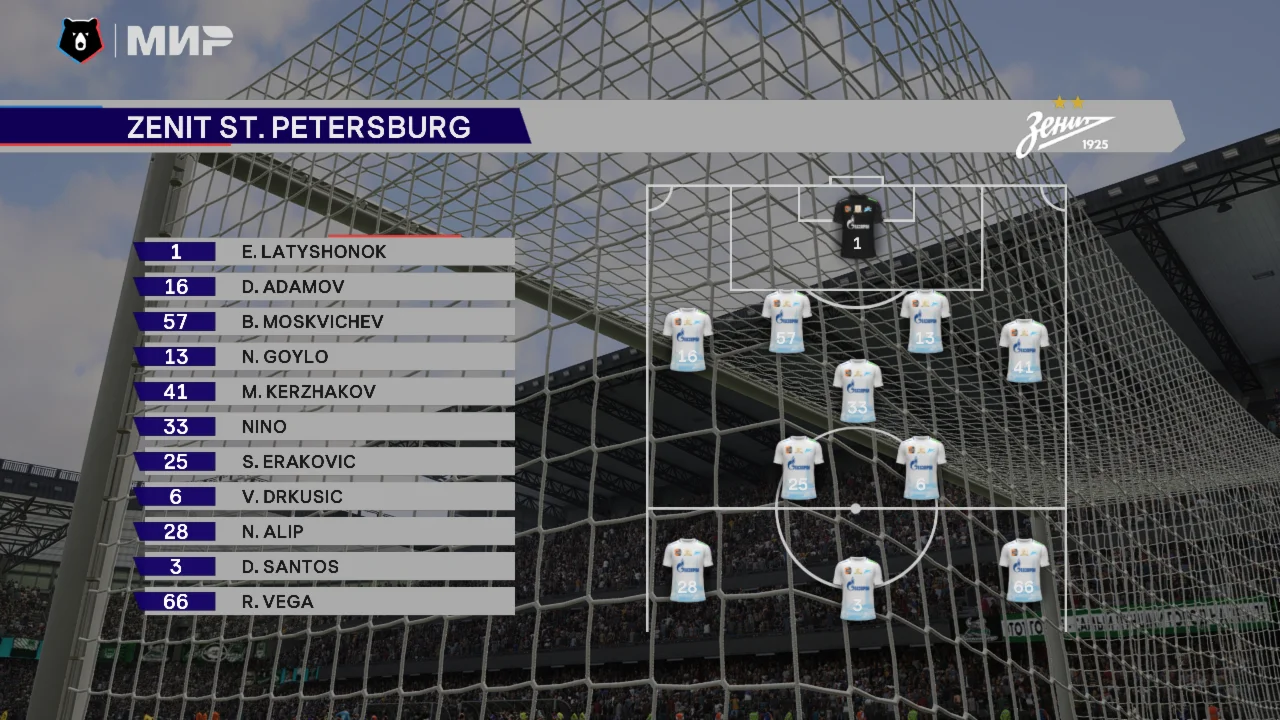This screenshot has width=1280, height=720.
Task: Choose D. Adamov from the lineup list
Action: click(x=325, y=287)
